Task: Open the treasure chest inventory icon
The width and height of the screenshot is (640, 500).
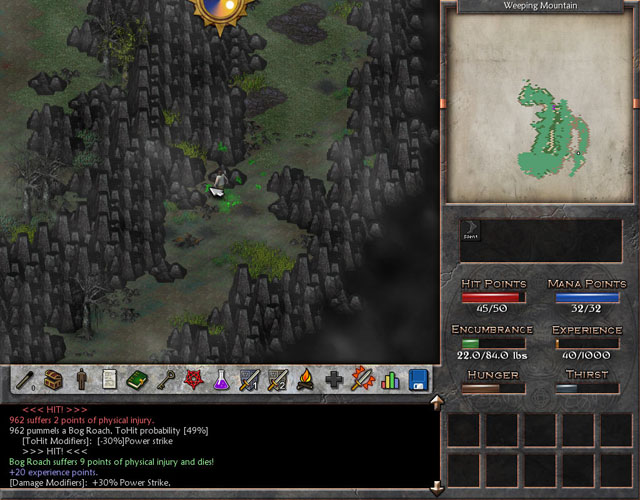Action: point(55,380)
